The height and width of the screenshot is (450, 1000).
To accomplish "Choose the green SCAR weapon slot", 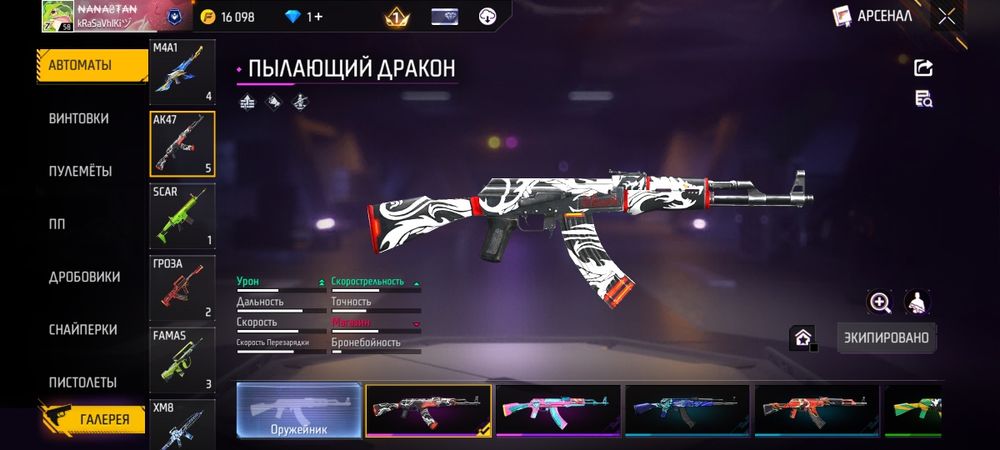I will pos(182,215).
